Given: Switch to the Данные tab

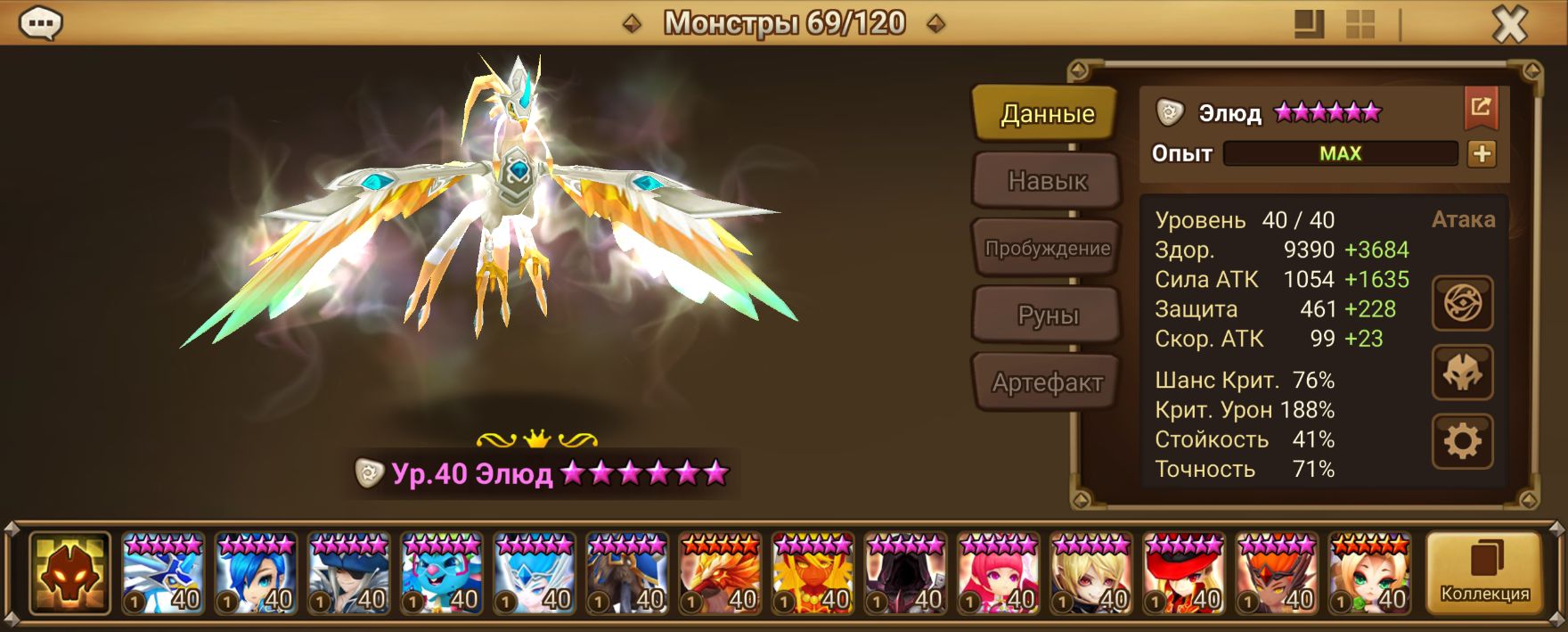Looking at the screenshot, I should [1046, 113].
